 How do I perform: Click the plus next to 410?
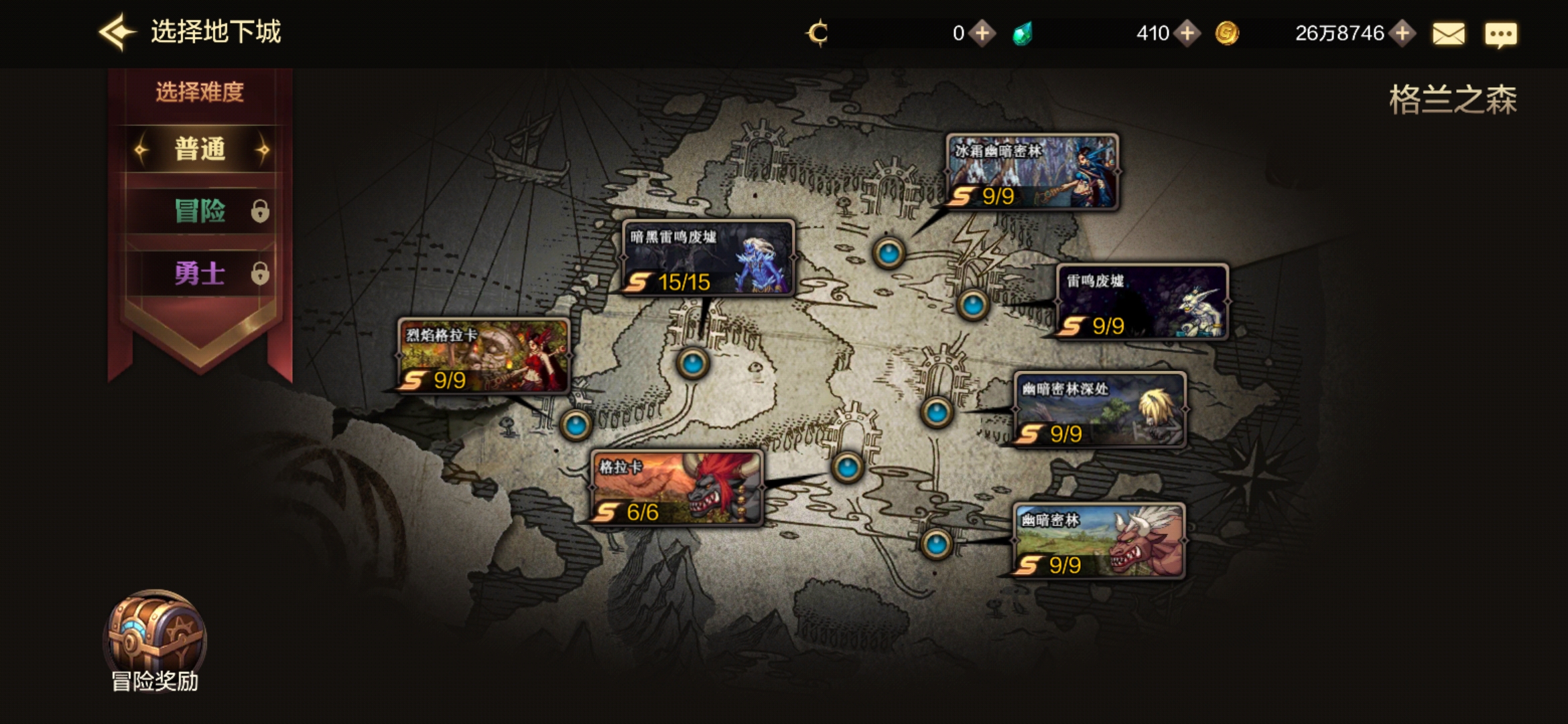click(x=1187, y=33)
